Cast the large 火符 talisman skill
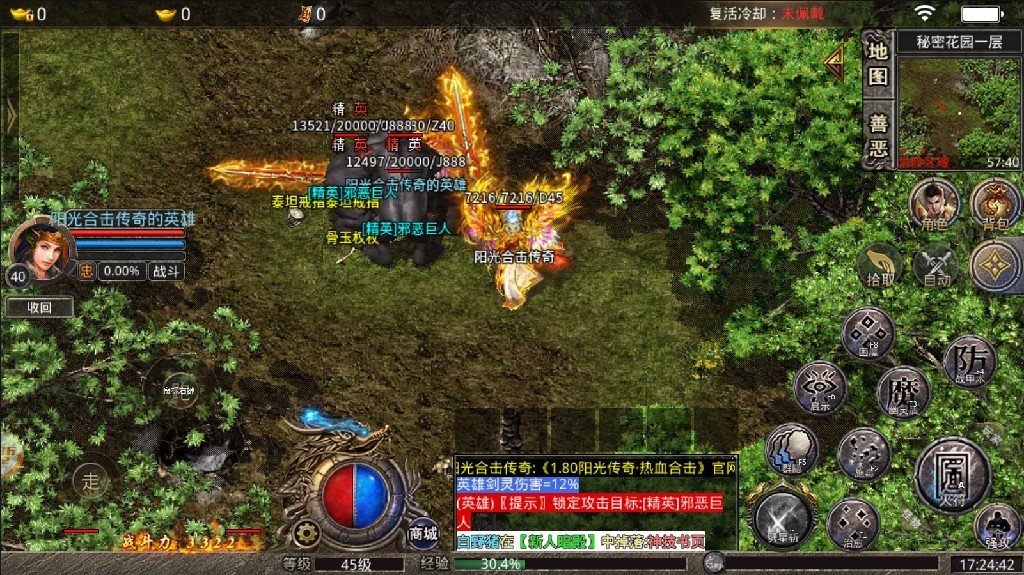Image resolution: width=1024 pixels, height=575 pixels. 951,471
